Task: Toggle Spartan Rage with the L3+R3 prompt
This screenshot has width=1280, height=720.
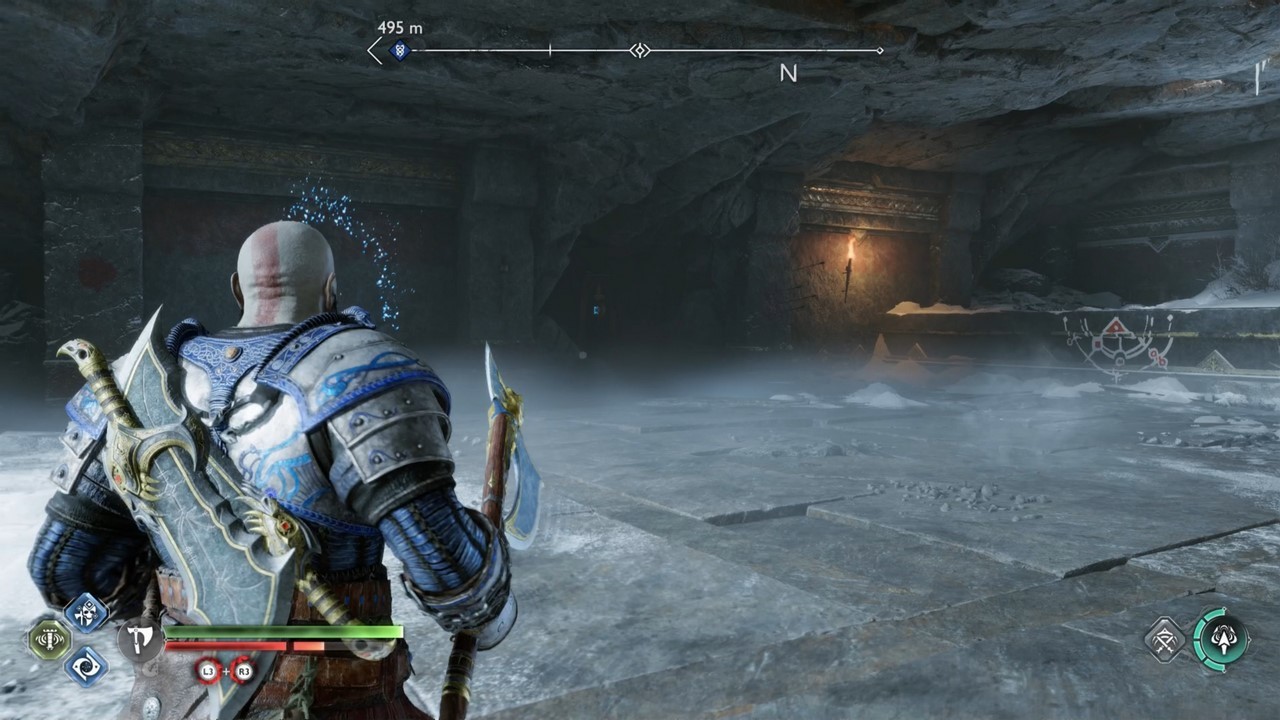Action: (x=225, y=670)
